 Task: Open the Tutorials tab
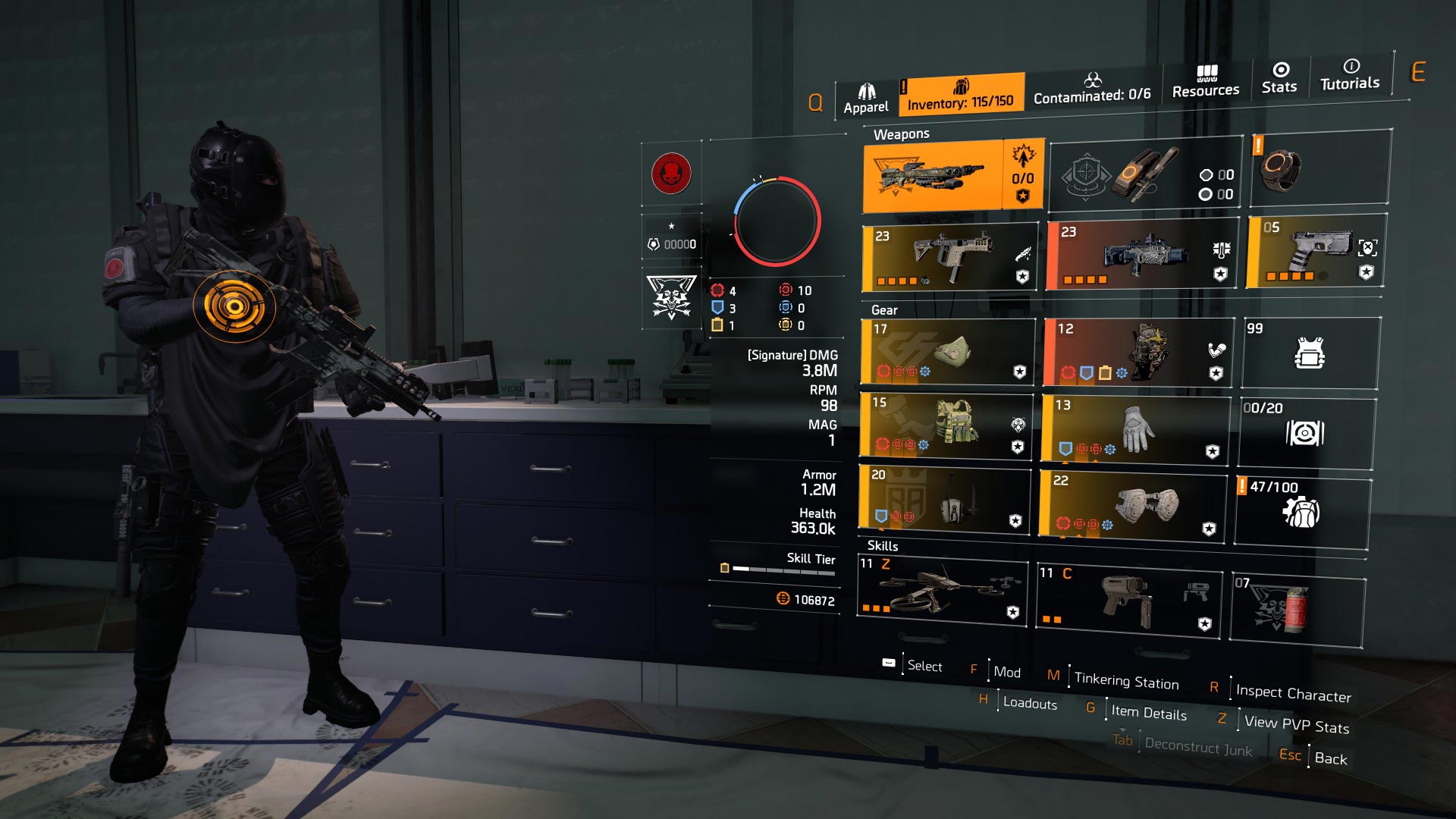pos(1349,75)
